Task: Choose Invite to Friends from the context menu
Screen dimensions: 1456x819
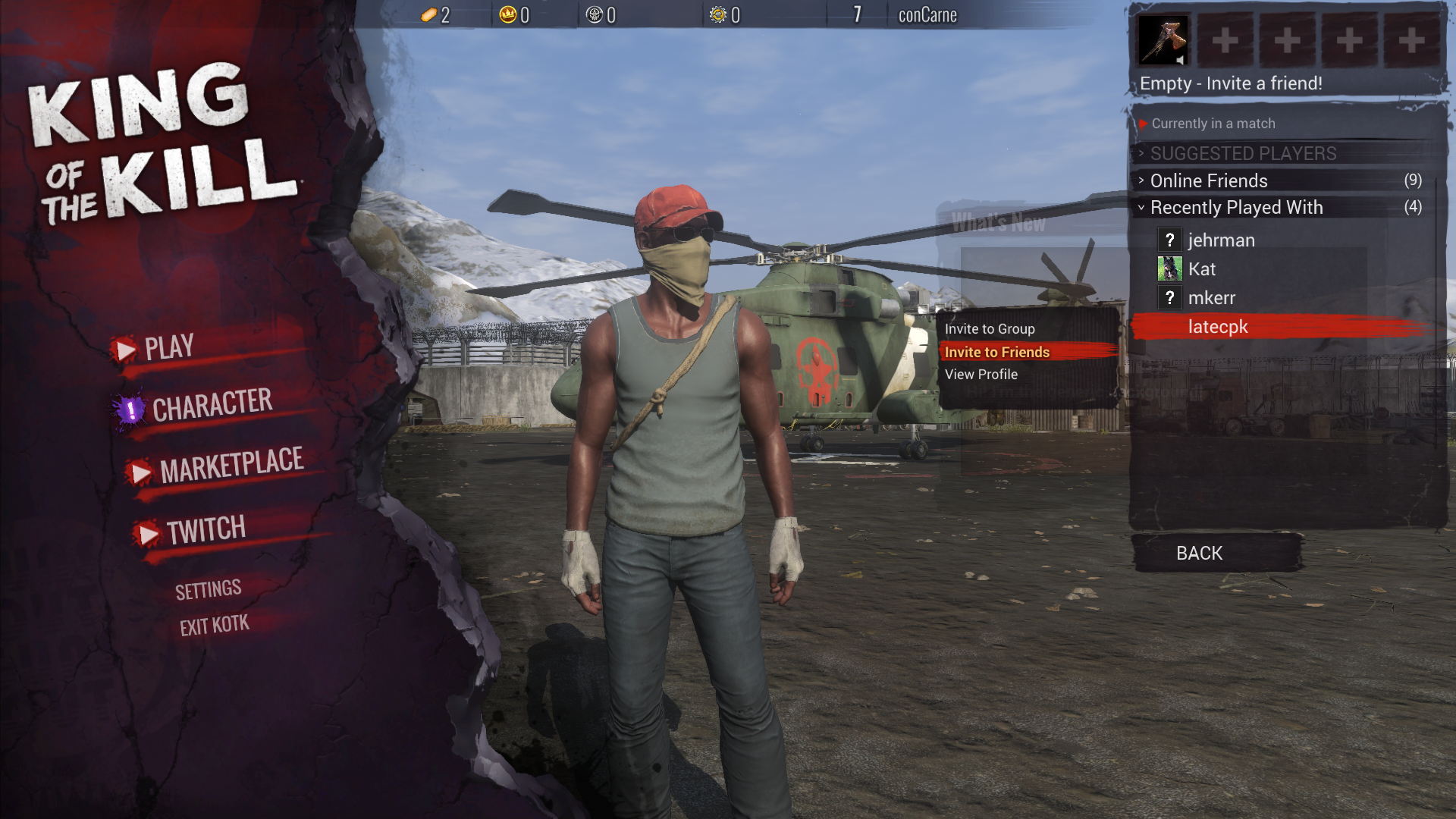Action: point(996,352)
